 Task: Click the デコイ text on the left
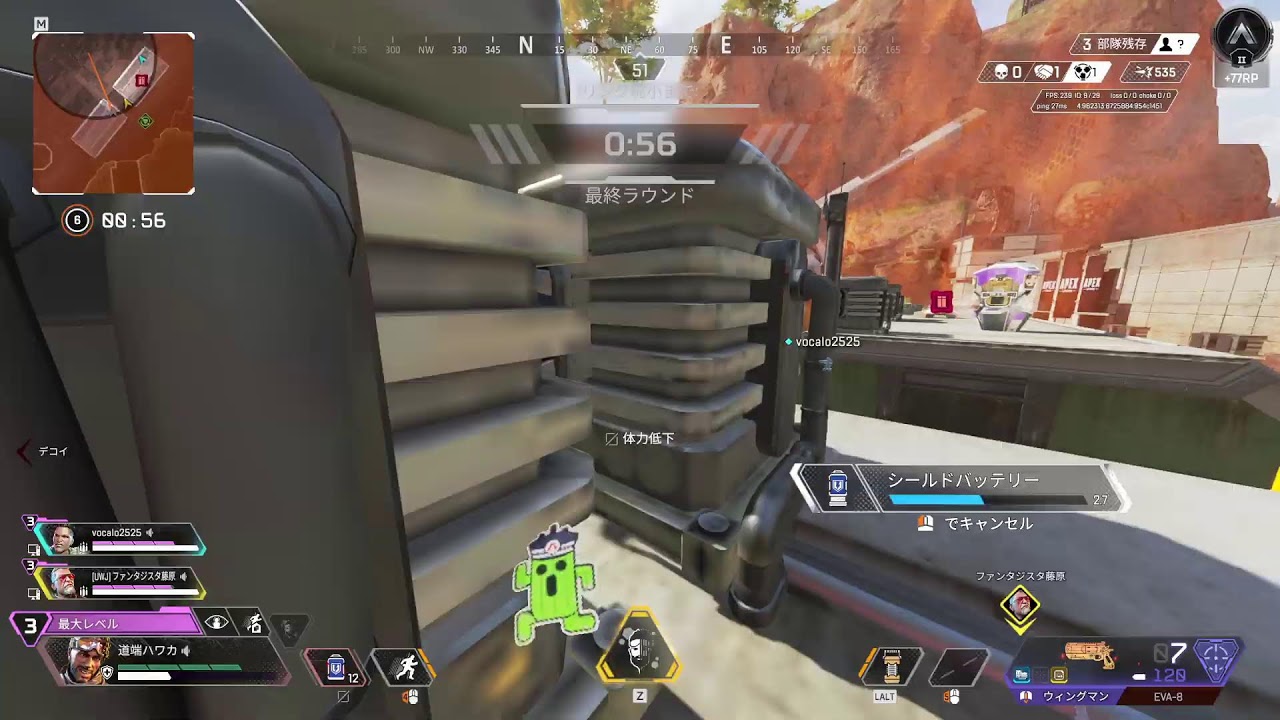[x=52, y=451]
